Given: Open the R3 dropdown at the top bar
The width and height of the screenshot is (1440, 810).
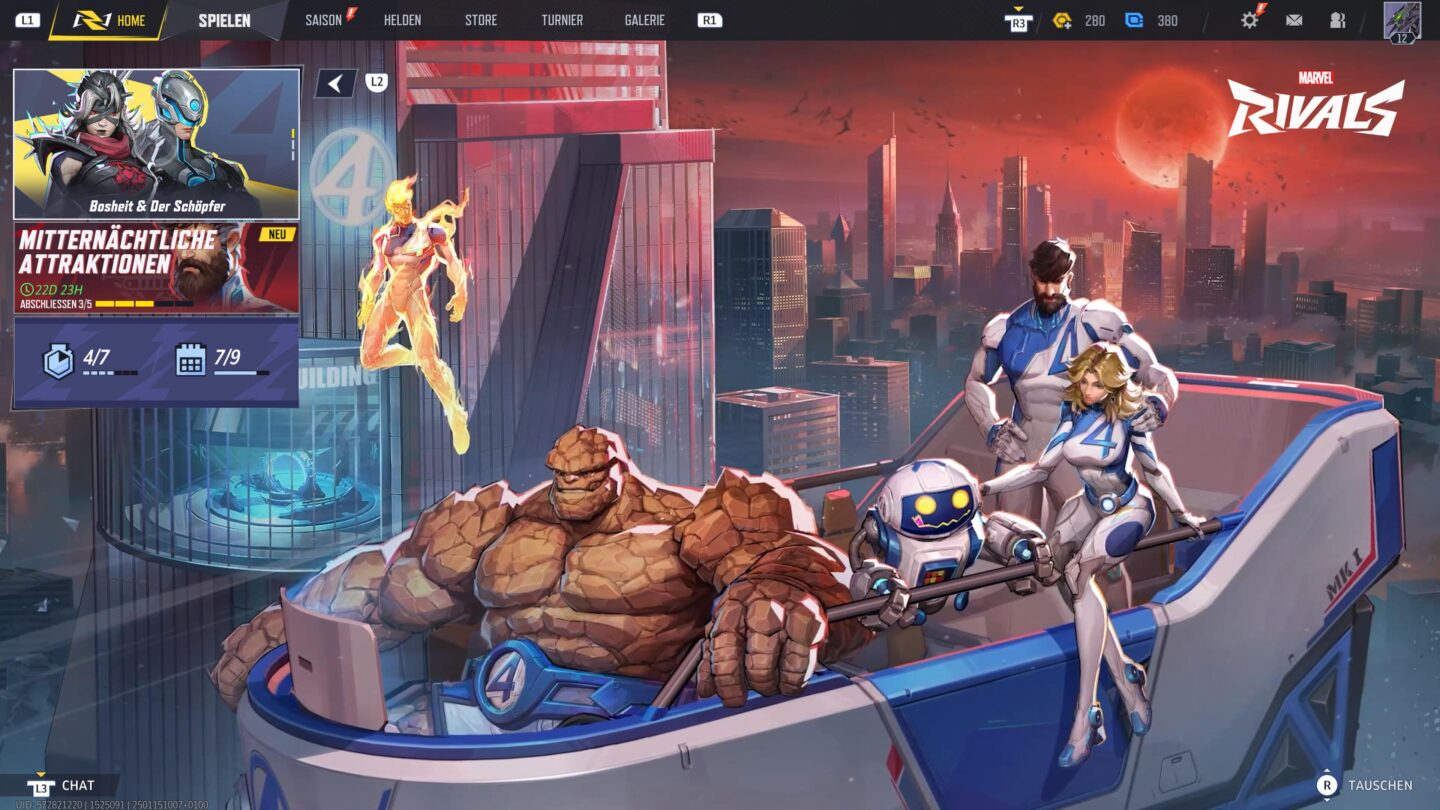Looking at the screenshot, I should tap(1020, 19).
